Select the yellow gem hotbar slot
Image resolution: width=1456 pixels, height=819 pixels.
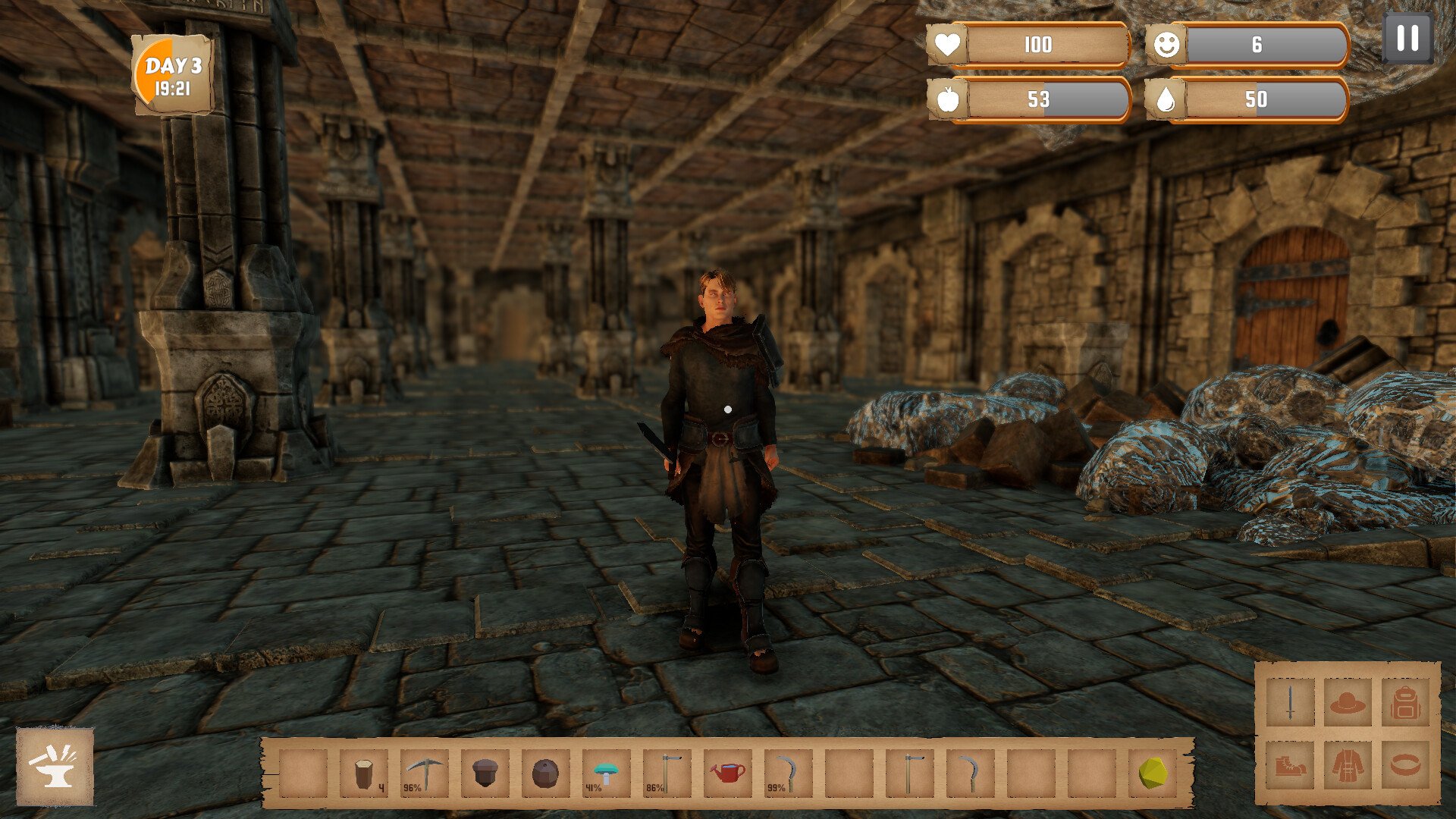point(1153,773)
